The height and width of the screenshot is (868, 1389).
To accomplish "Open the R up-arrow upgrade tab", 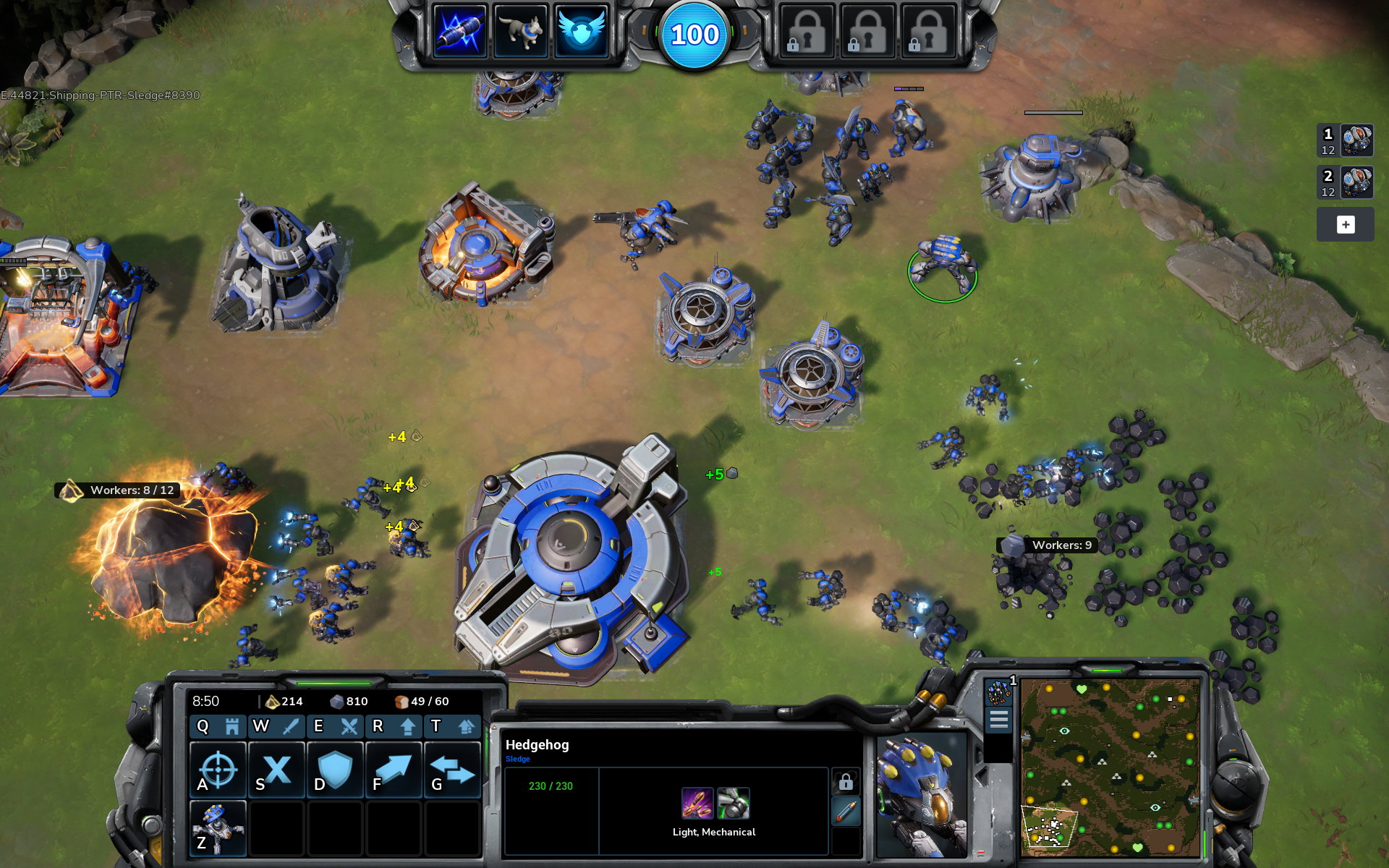I will coord(394,726).
